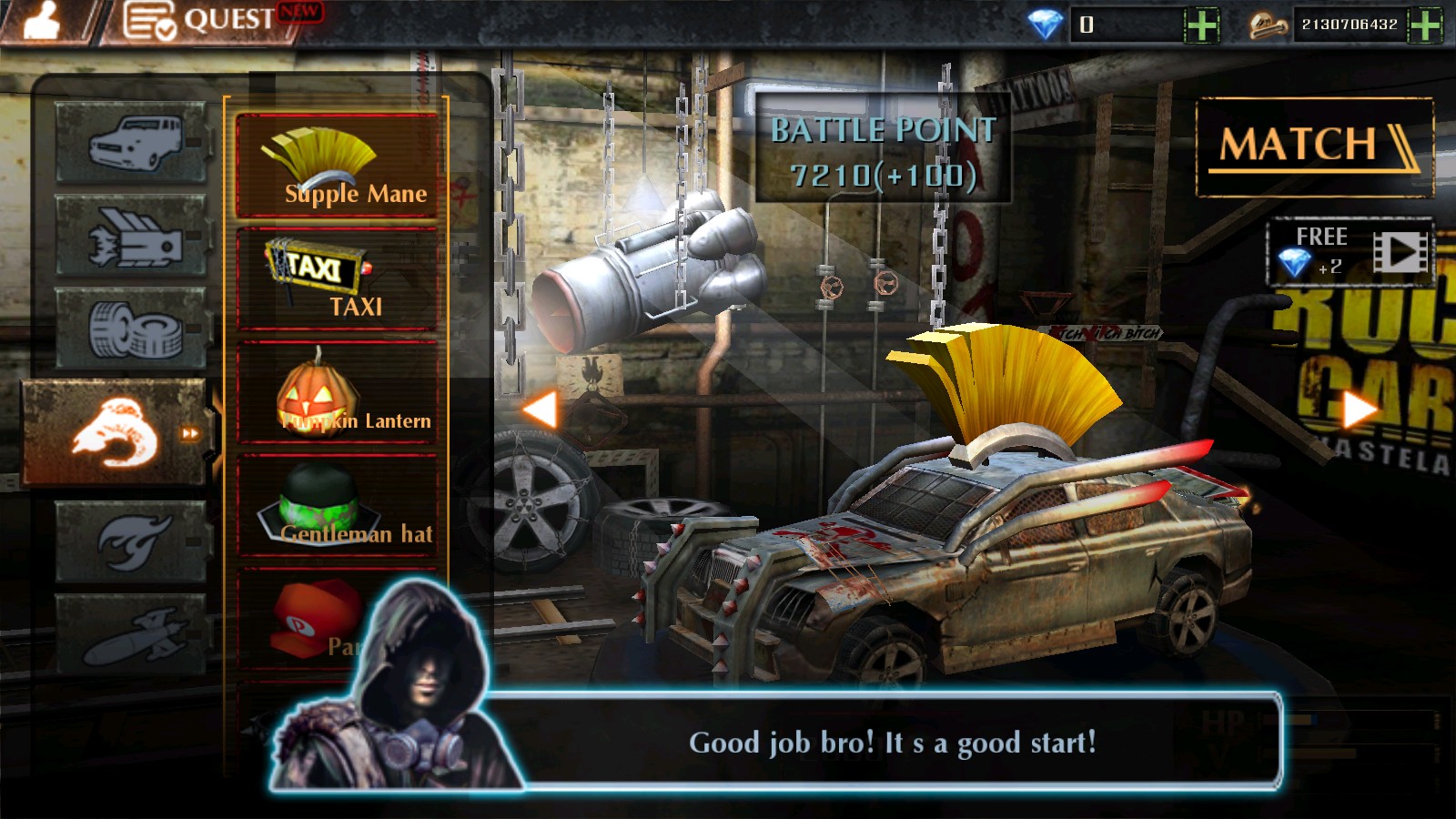Image resolution: width=1456 pixels, height=819 pixels.
Task: Switch to the previous car with left arrow
Action: 540,409
